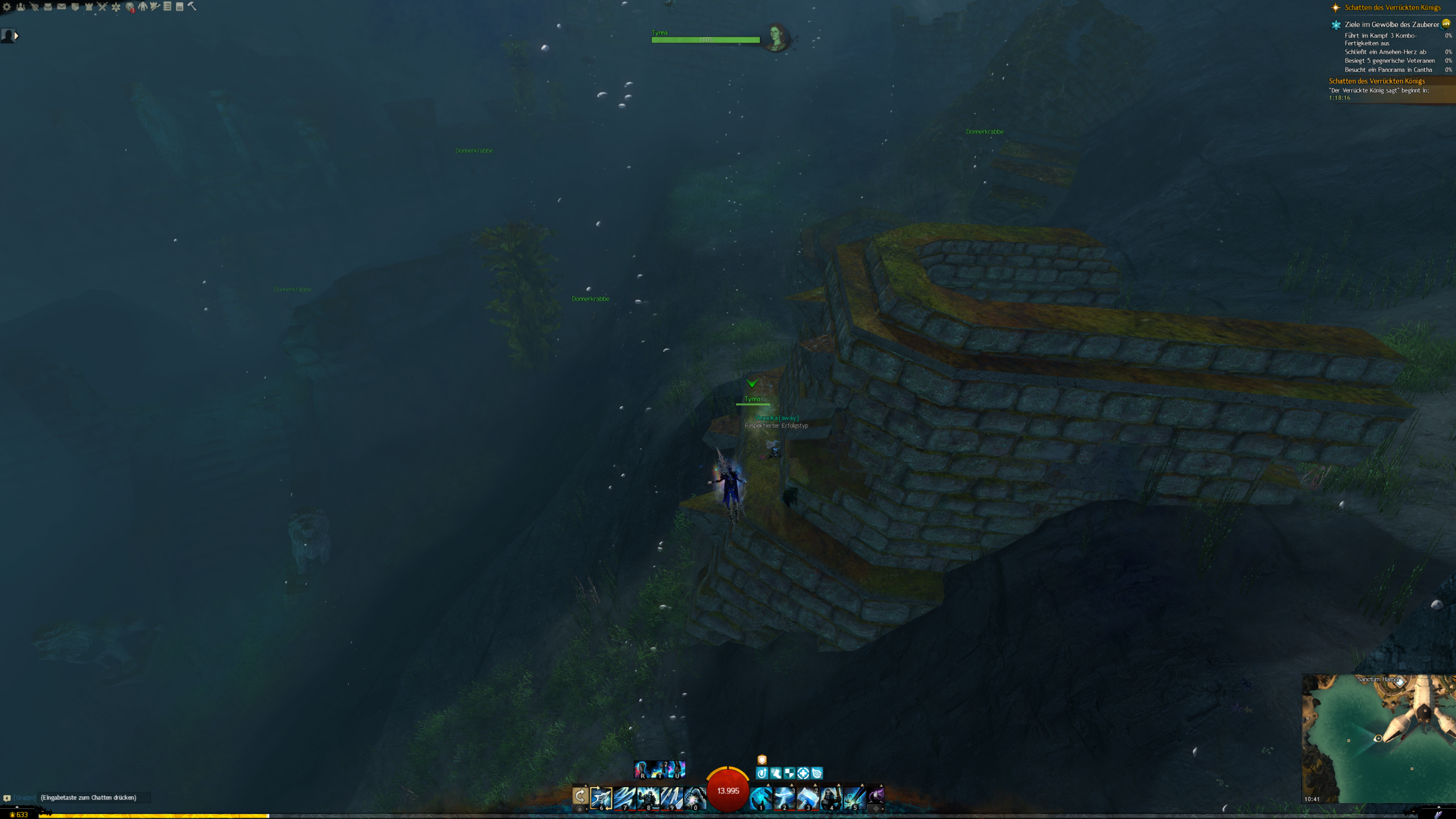Expand the party portrait arrow
This screenshot has height=819, width=1456.
coord(16,36)
